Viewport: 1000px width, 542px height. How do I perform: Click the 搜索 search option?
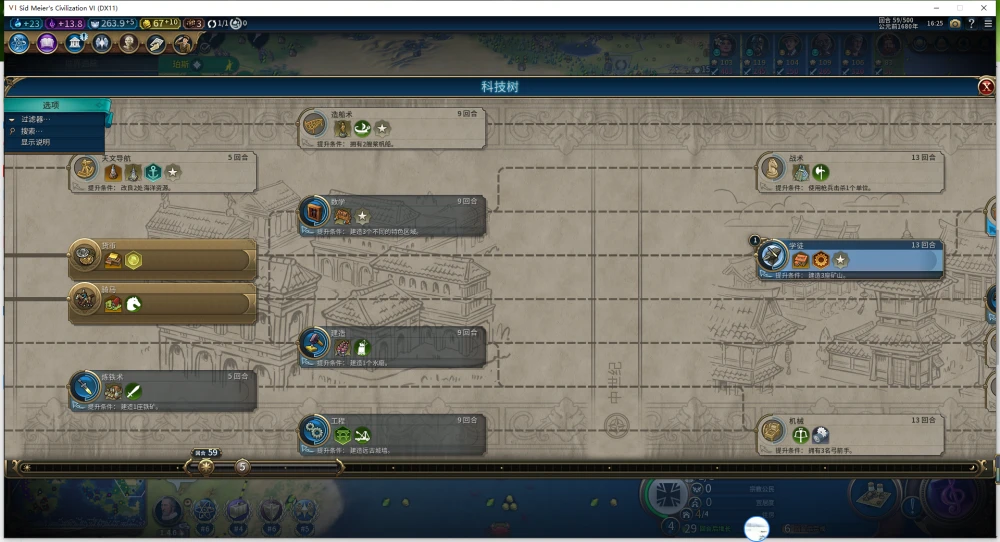[30, 131]
